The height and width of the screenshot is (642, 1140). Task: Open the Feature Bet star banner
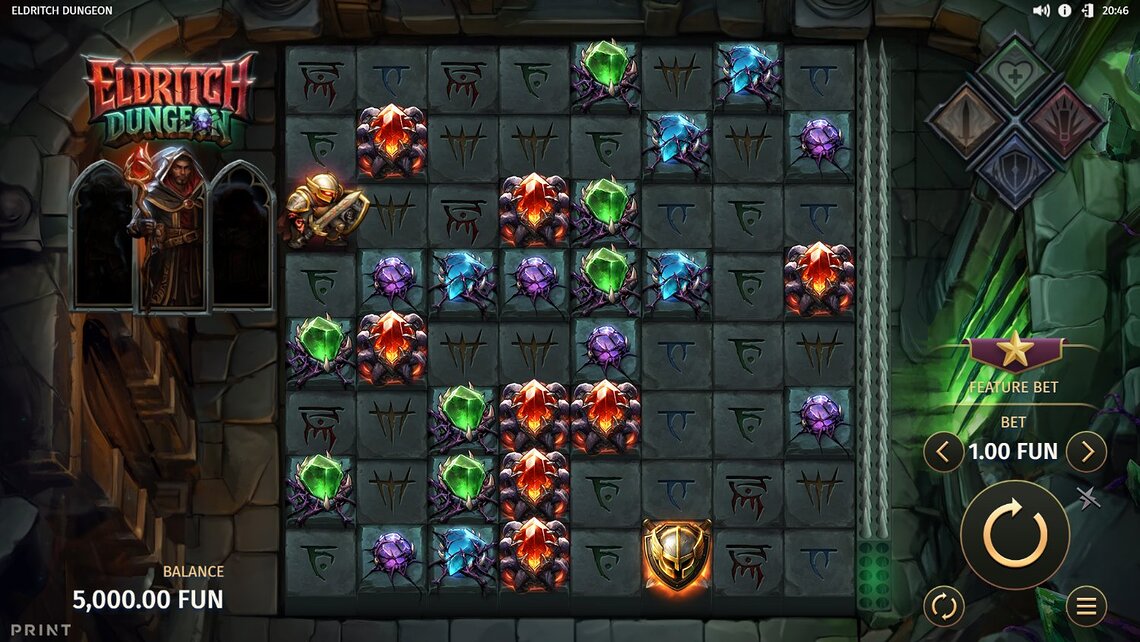pyautogui.click(x=1014, y=351)
